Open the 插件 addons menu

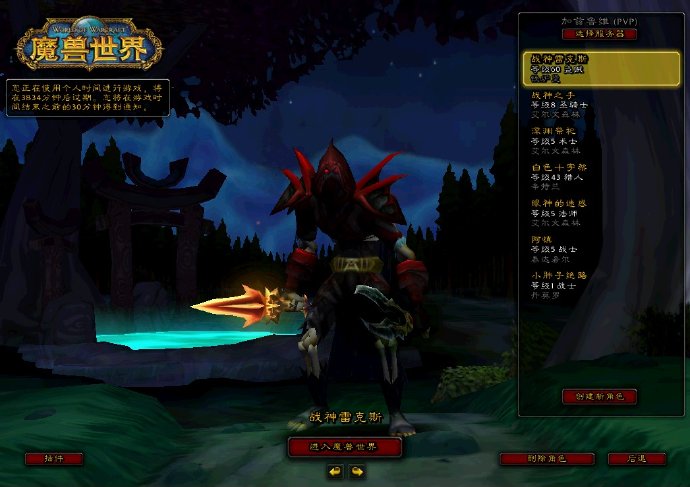[54, 458]
